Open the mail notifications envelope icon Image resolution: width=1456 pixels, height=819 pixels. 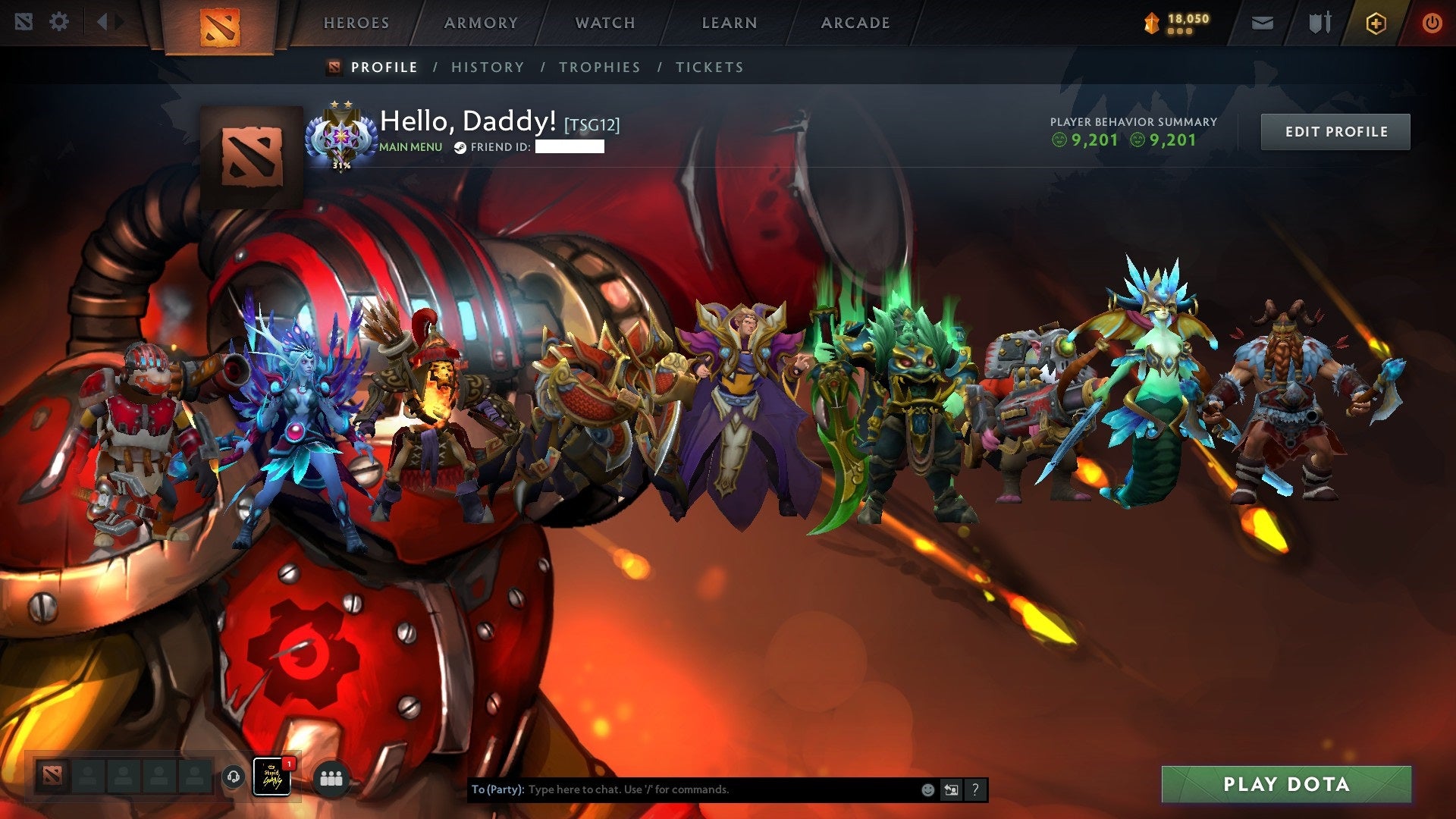tap(1261, 23)
